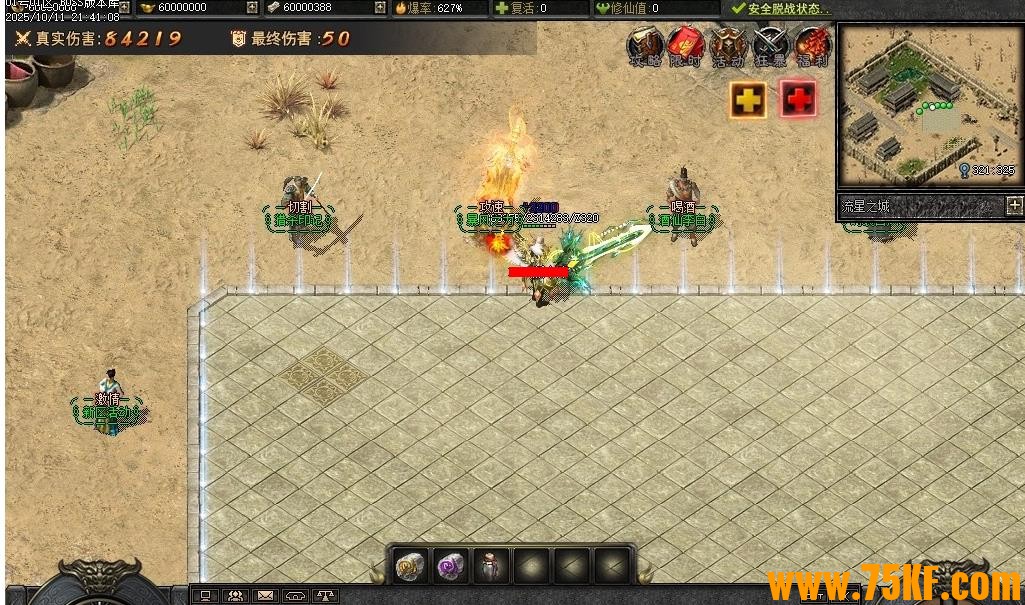Click the plus next to gold ingot amount
This screenshot has width=1025, height=605.
(x=252, y=8)
